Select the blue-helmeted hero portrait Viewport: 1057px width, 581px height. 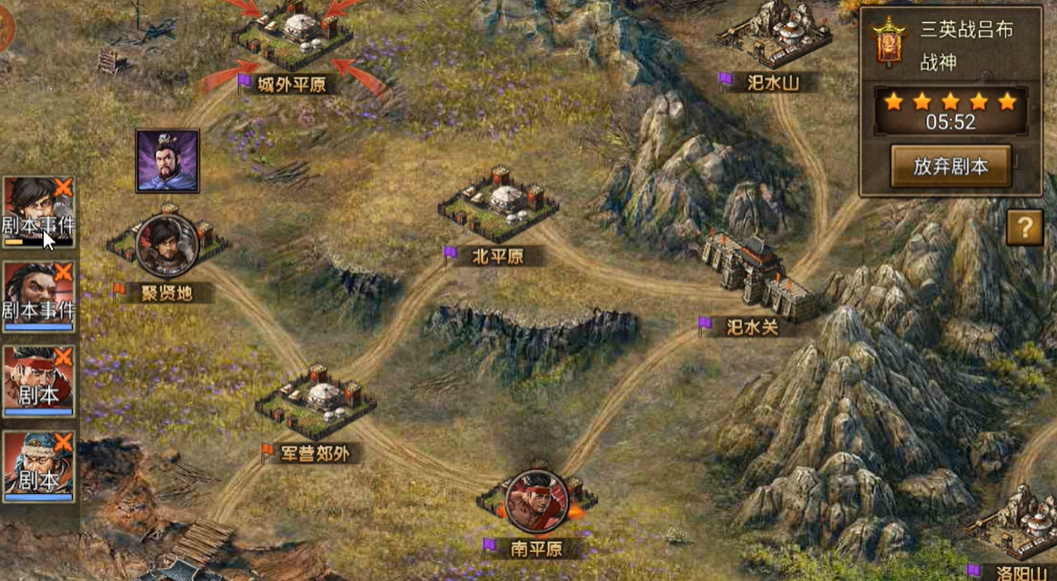(x=38, y=466)
